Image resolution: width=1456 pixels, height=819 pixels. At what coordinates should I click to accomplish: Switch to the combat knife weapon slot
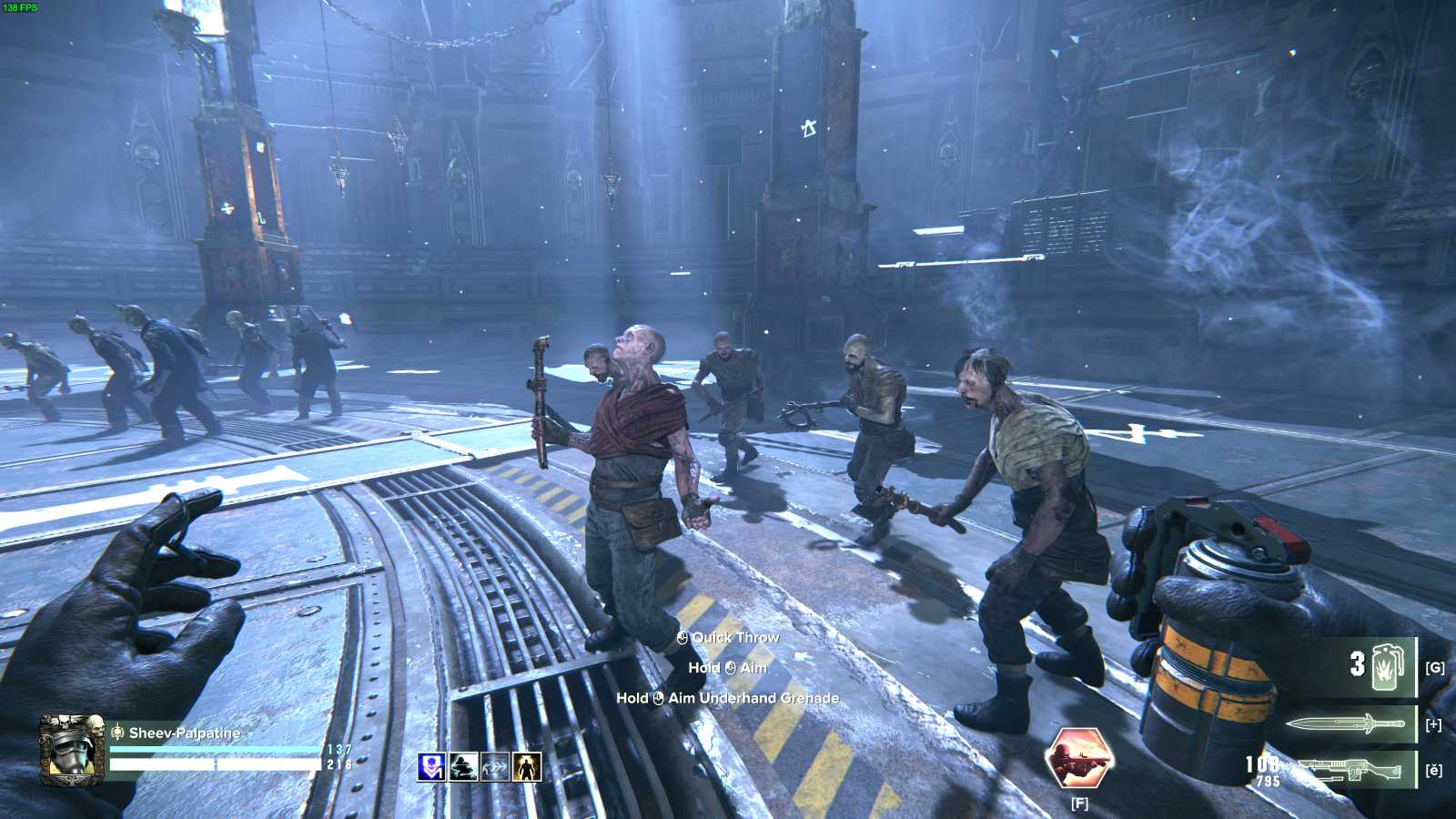pyautogui.click(x=1345, y=724)
